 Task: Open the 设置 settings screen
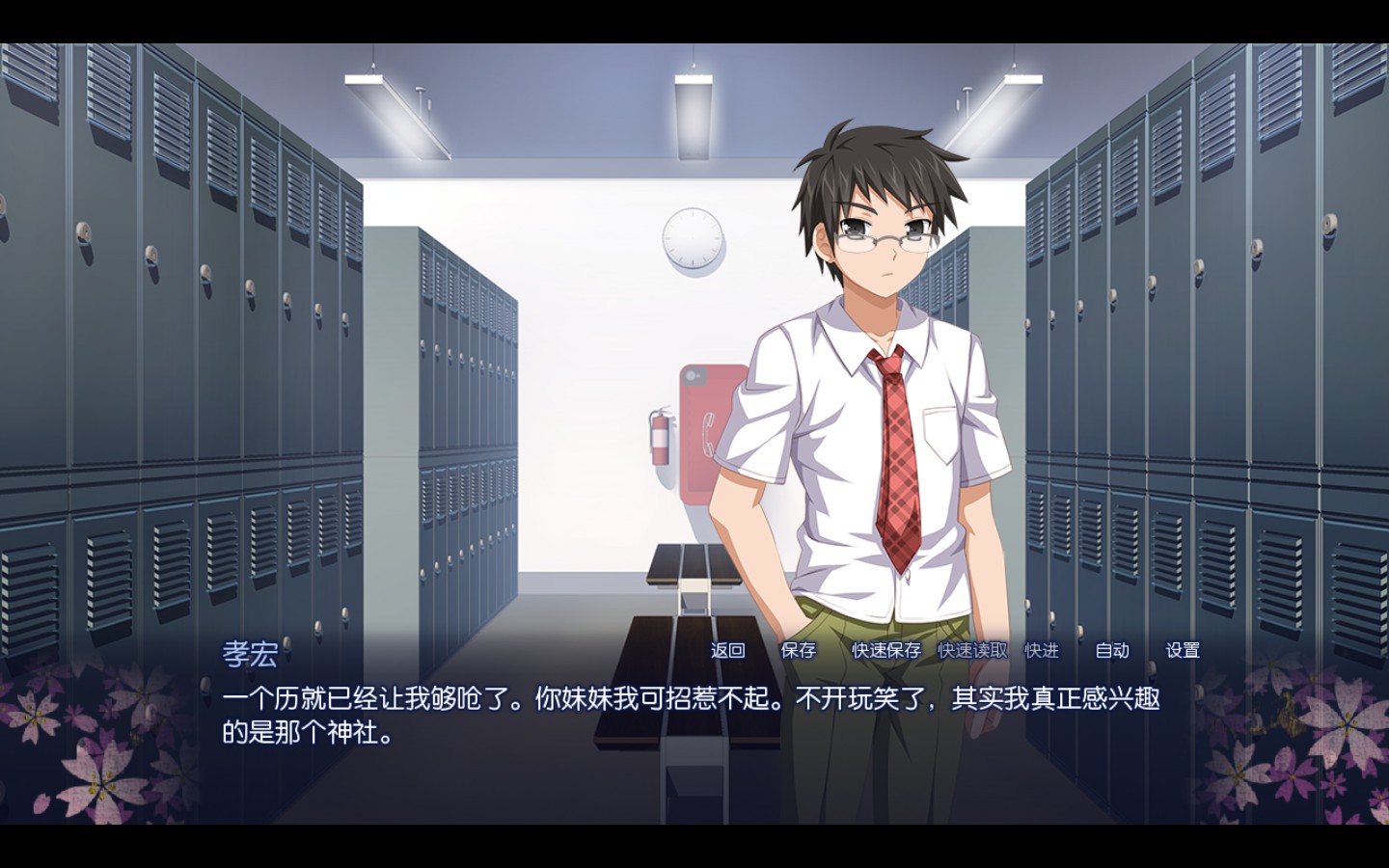click(x=1184, y=651)
